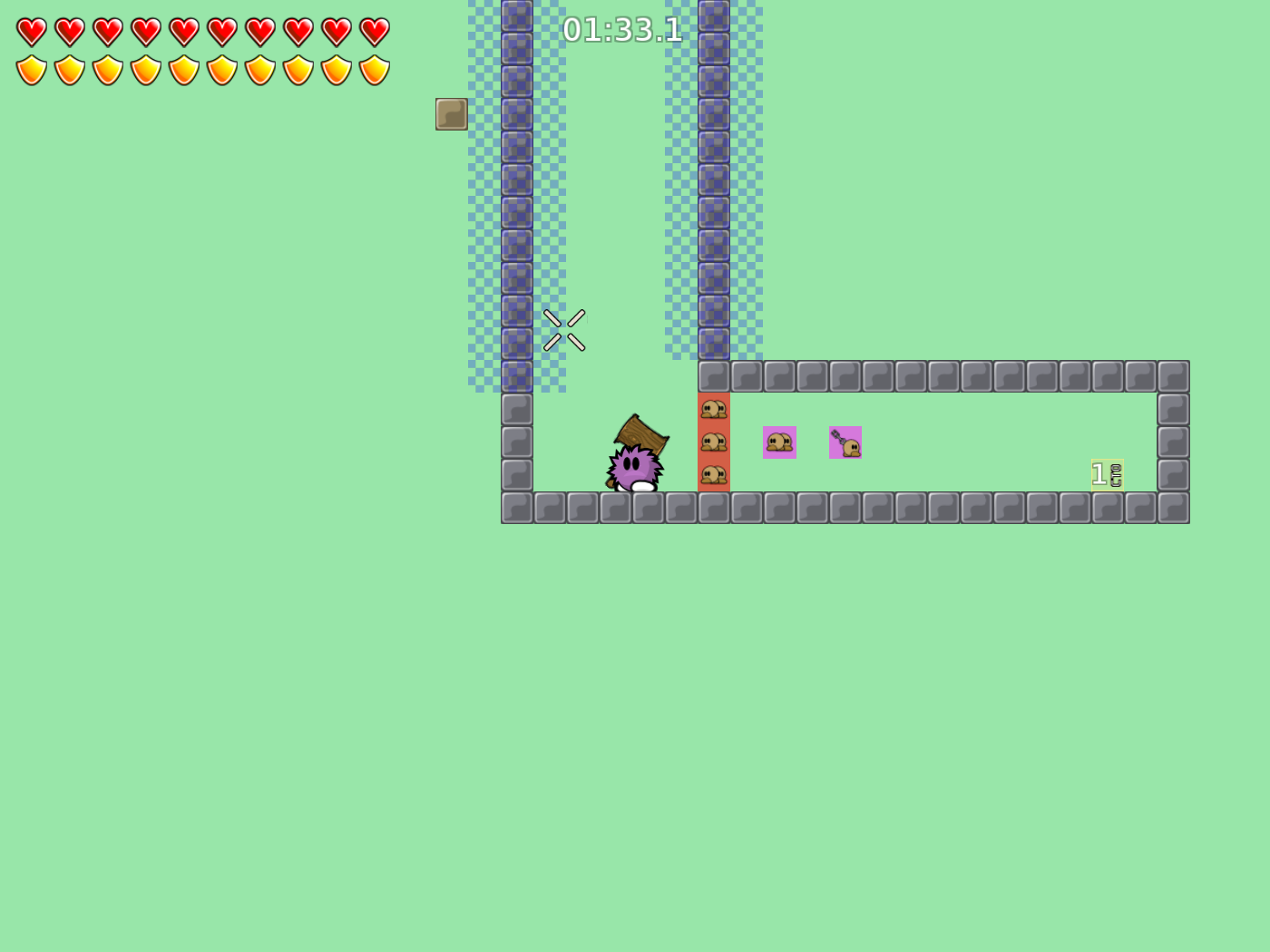Screen dimensions: 1270x952
Task: Select the first red heart in the health bar
Action: [30, 29]
